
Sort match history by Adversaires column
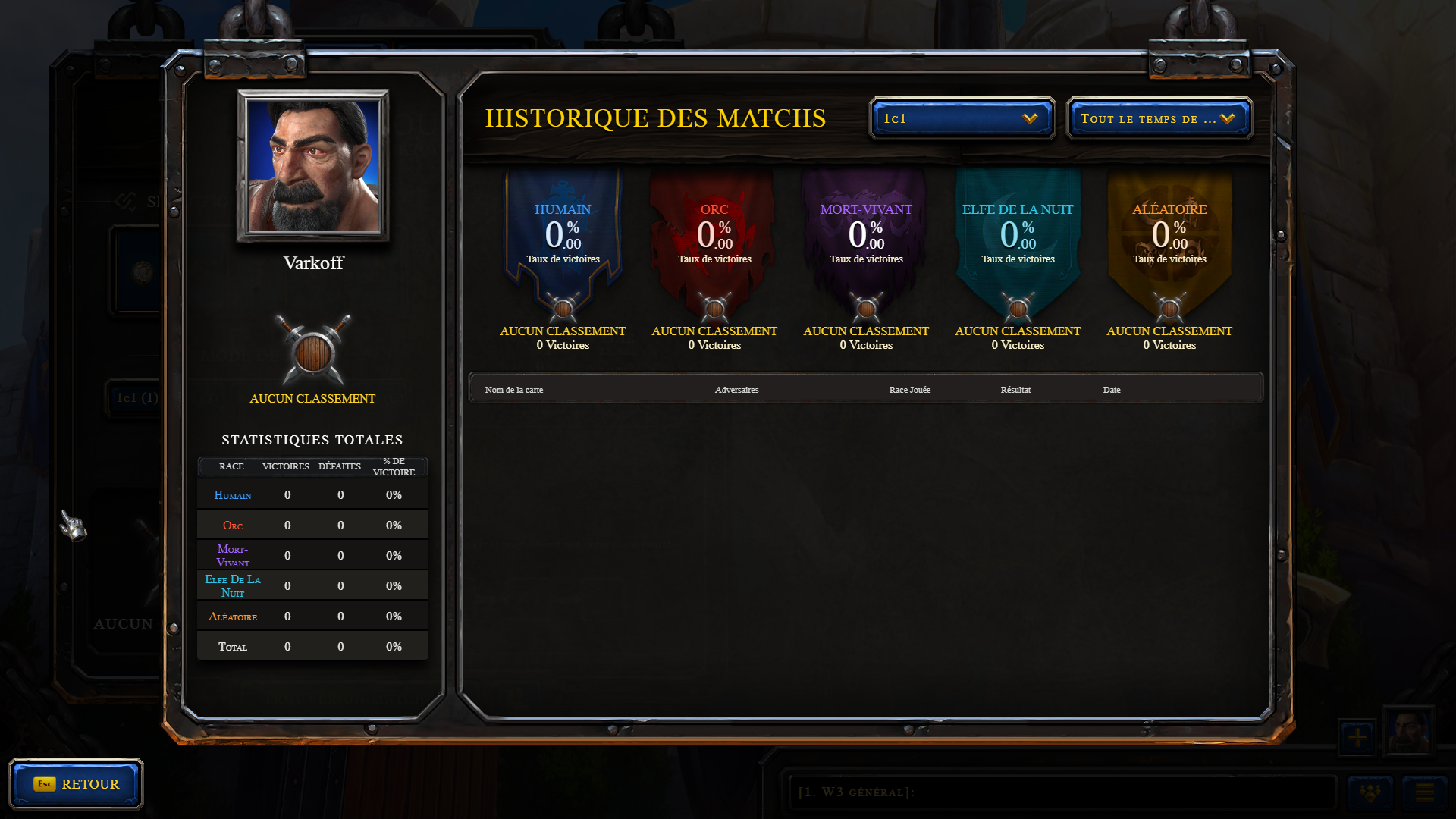(736, 390)
